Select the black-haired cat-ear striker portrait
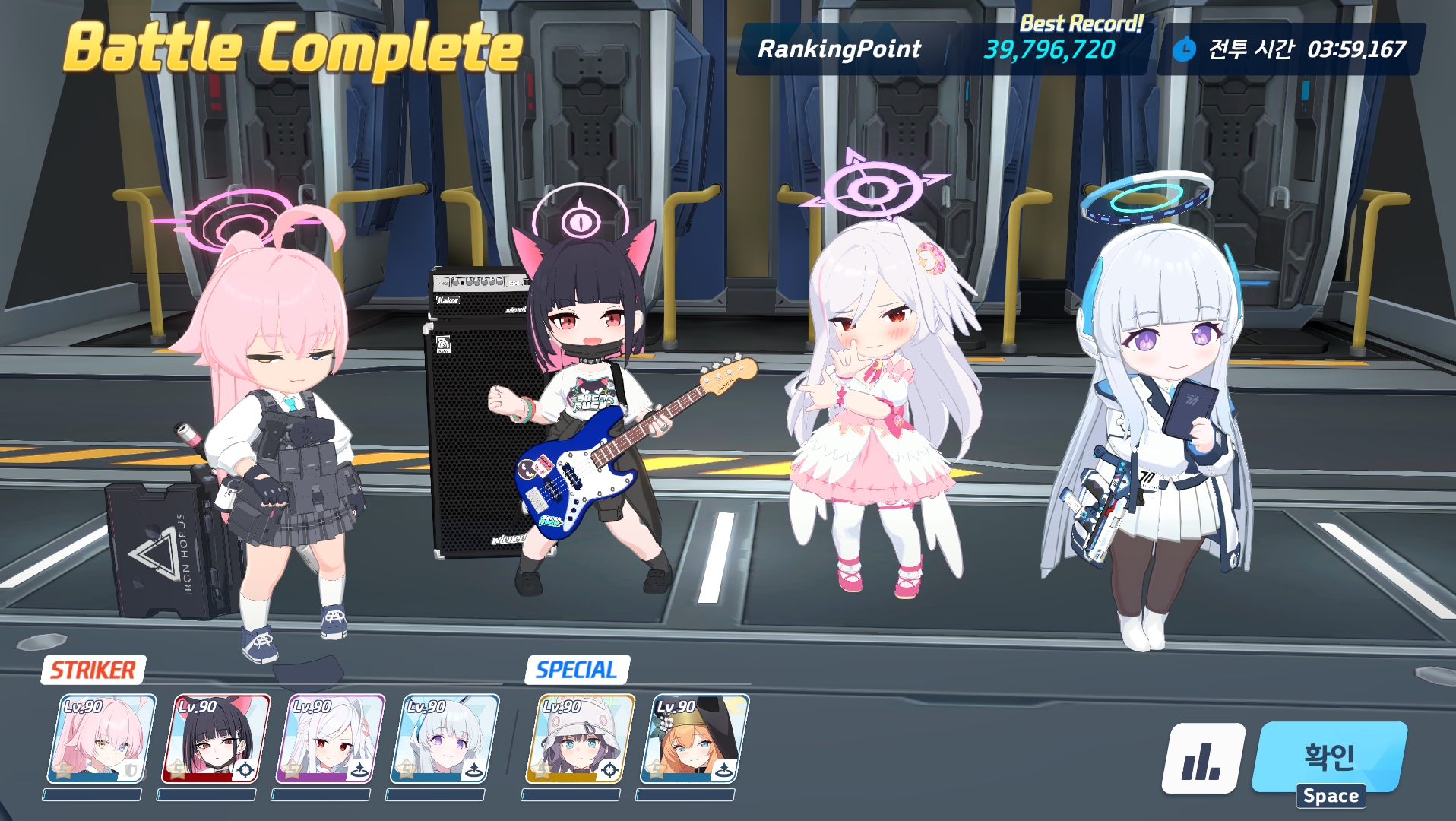This screenshot has width=1456, height=821. 216,739
